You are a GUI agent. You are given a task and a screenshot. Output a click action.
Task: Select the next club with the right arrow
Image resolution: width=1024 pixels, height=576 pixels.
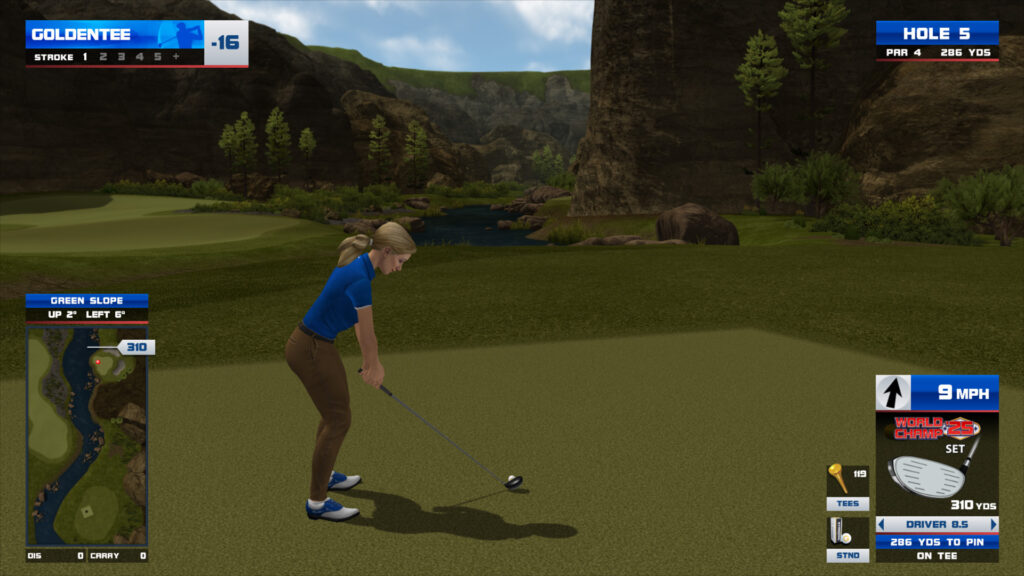click(x=993, y=524)
